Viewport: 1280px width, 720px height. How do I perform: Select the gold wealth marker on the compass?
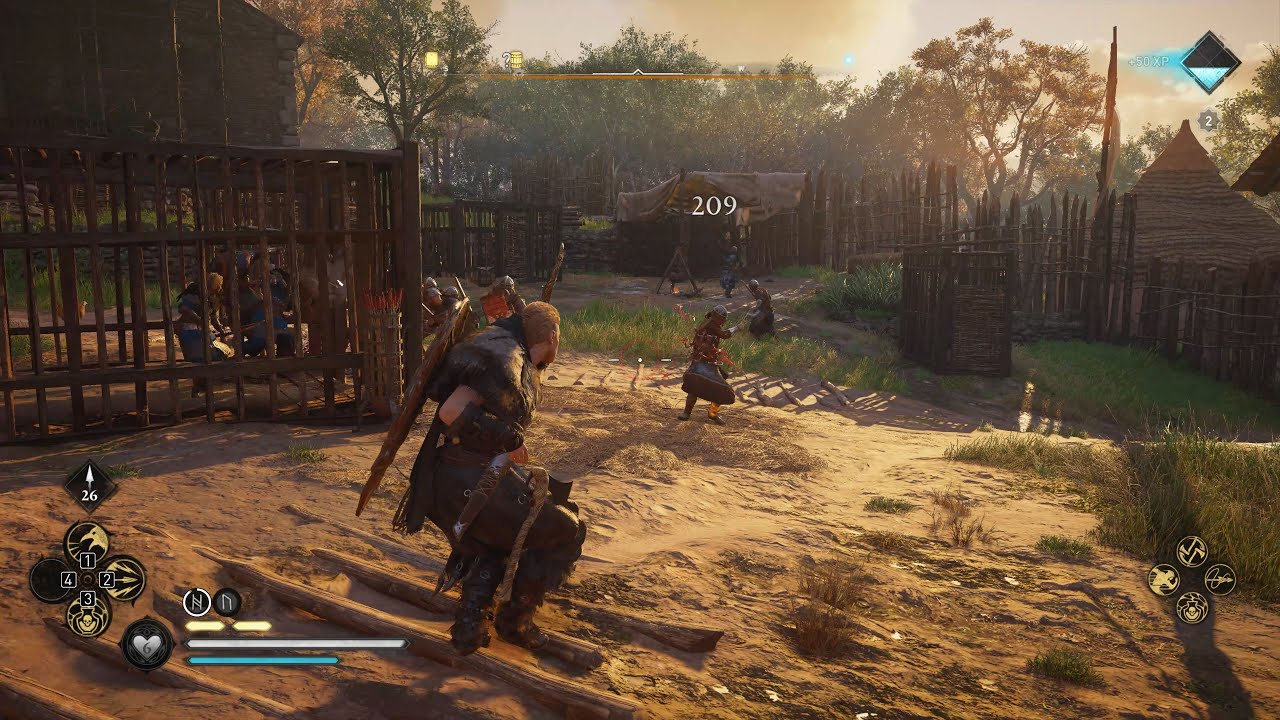coord(432,60)
